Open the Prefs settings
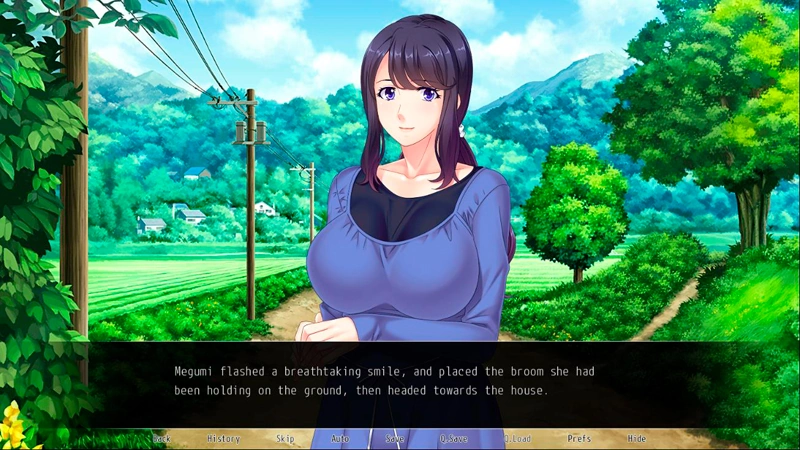The width and height of the screenshot is (800, 450). (579, 439)
